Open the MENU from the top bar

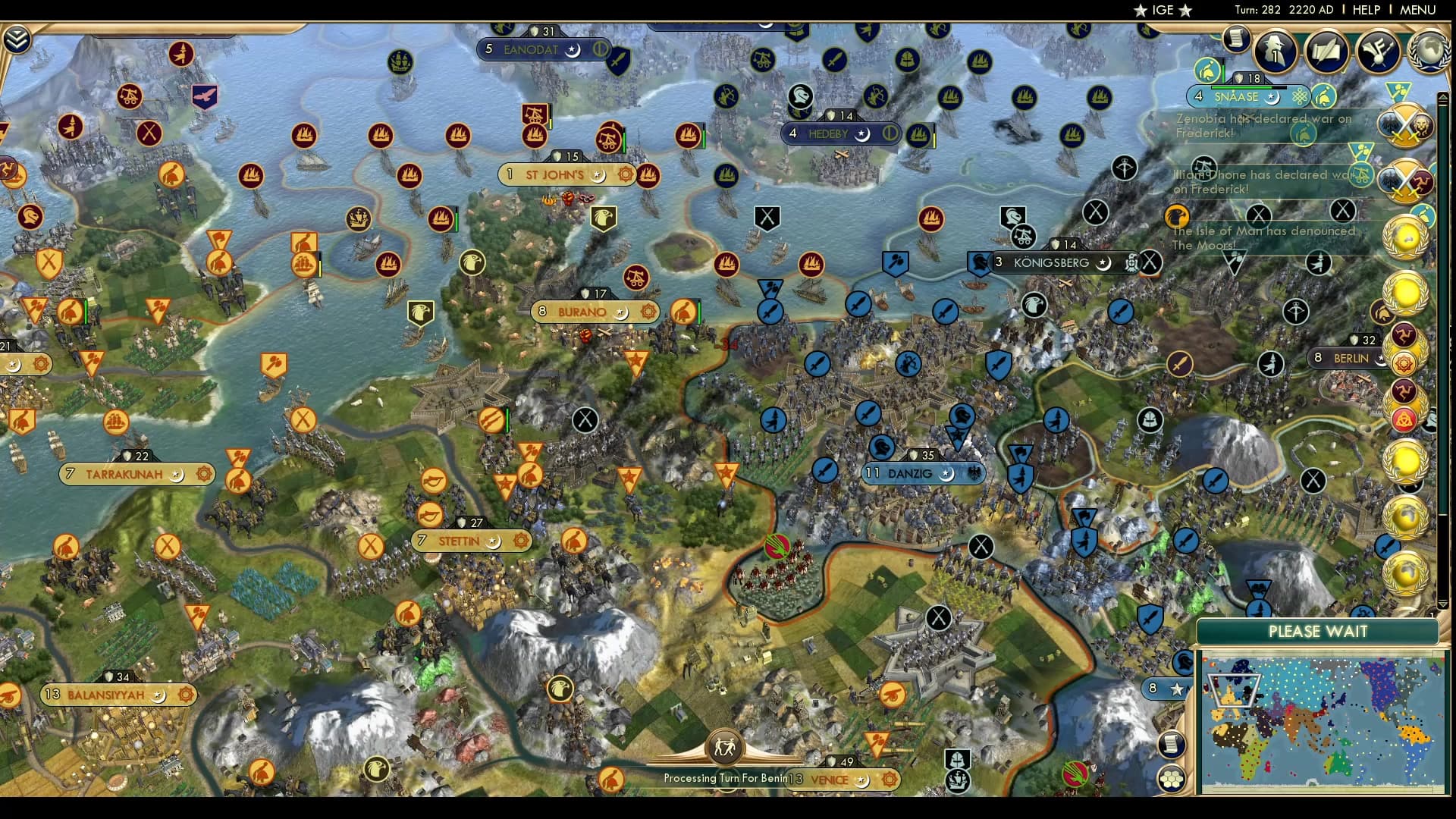pyautogui.click(x=1423, y=10)
